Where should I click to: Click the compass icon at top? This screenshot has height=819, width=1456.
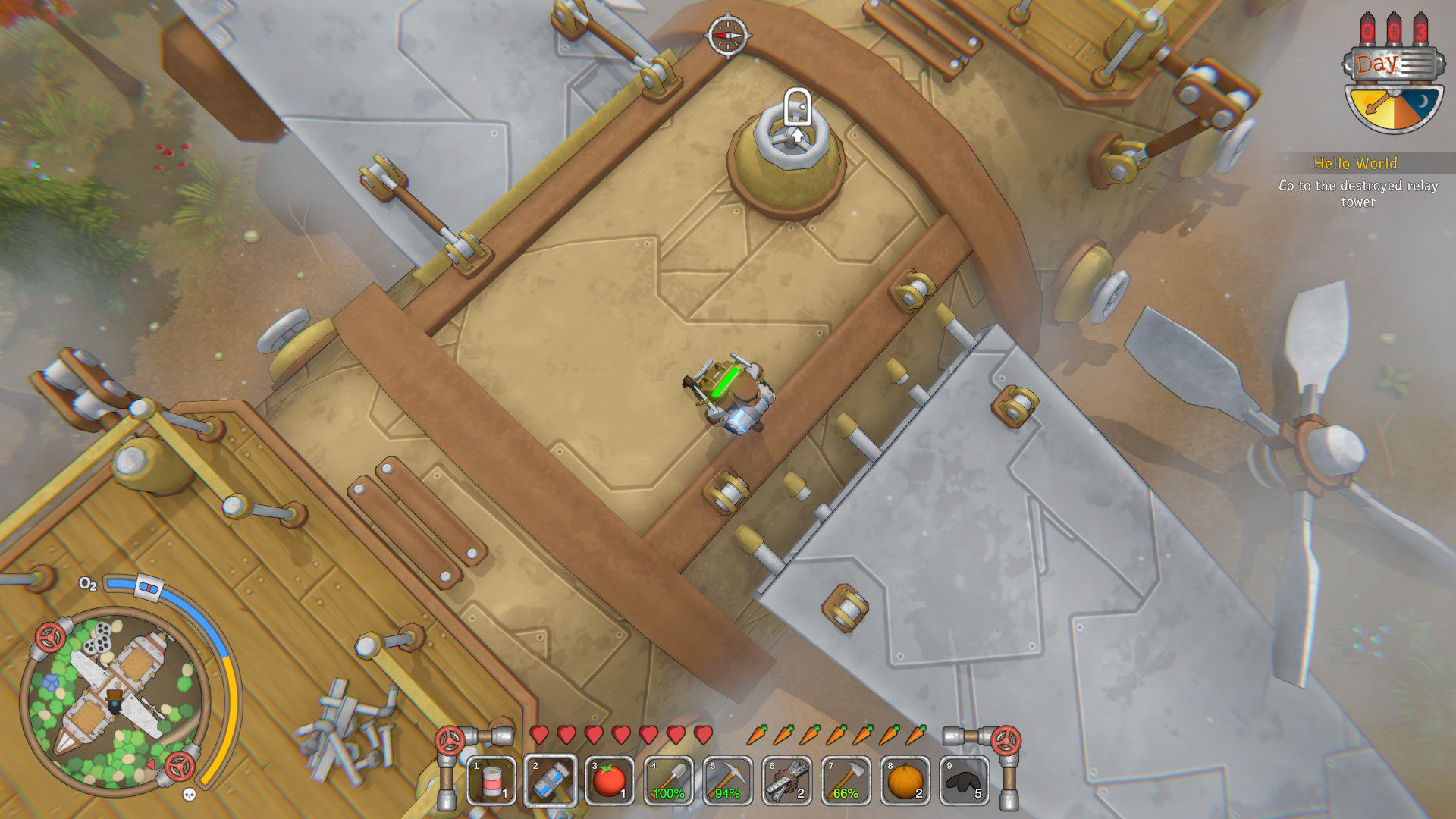pos(728,35)
